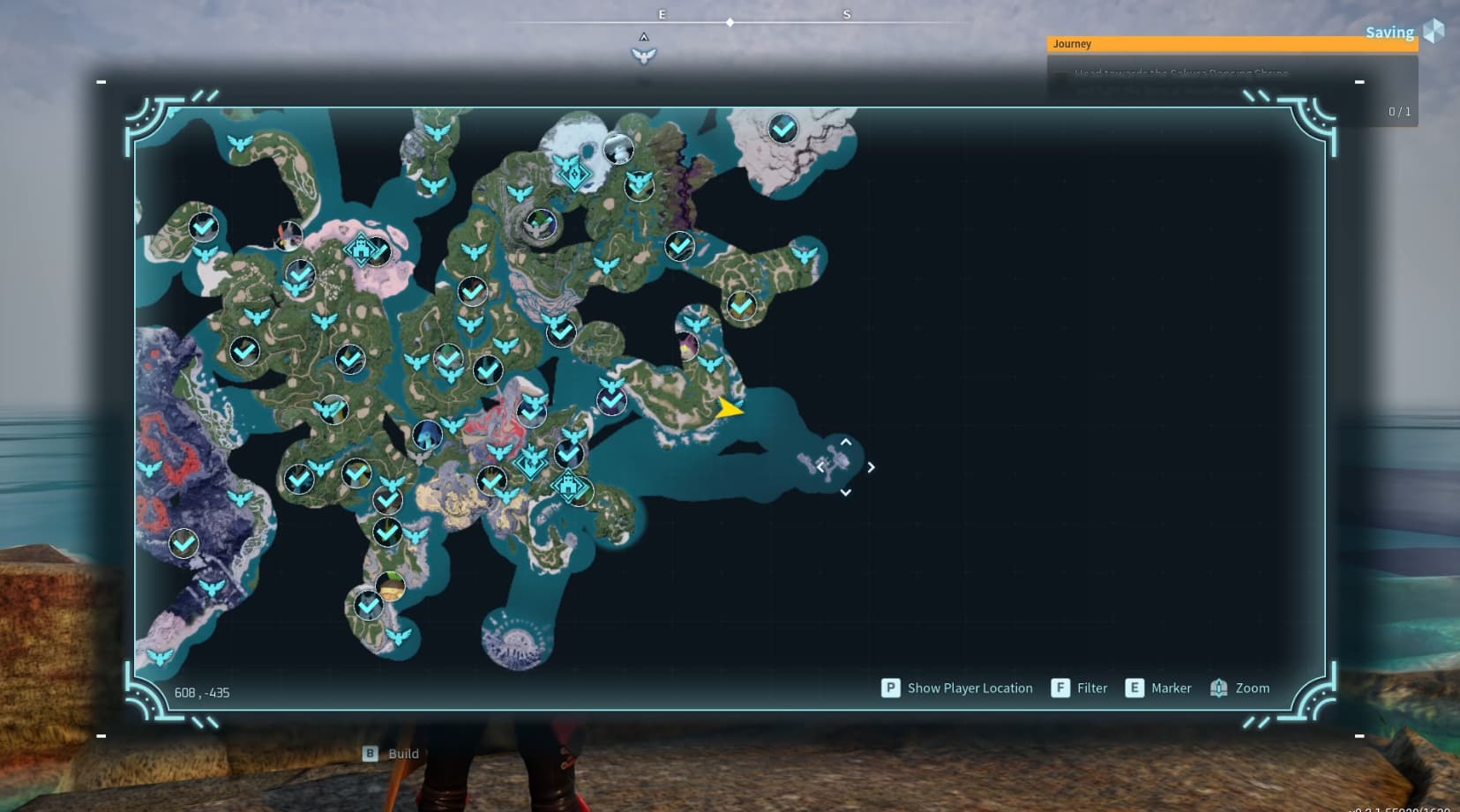Click the Zoom magnifier icon in bottom bar
The image size is (1460, 812).
pos(1218,688)
